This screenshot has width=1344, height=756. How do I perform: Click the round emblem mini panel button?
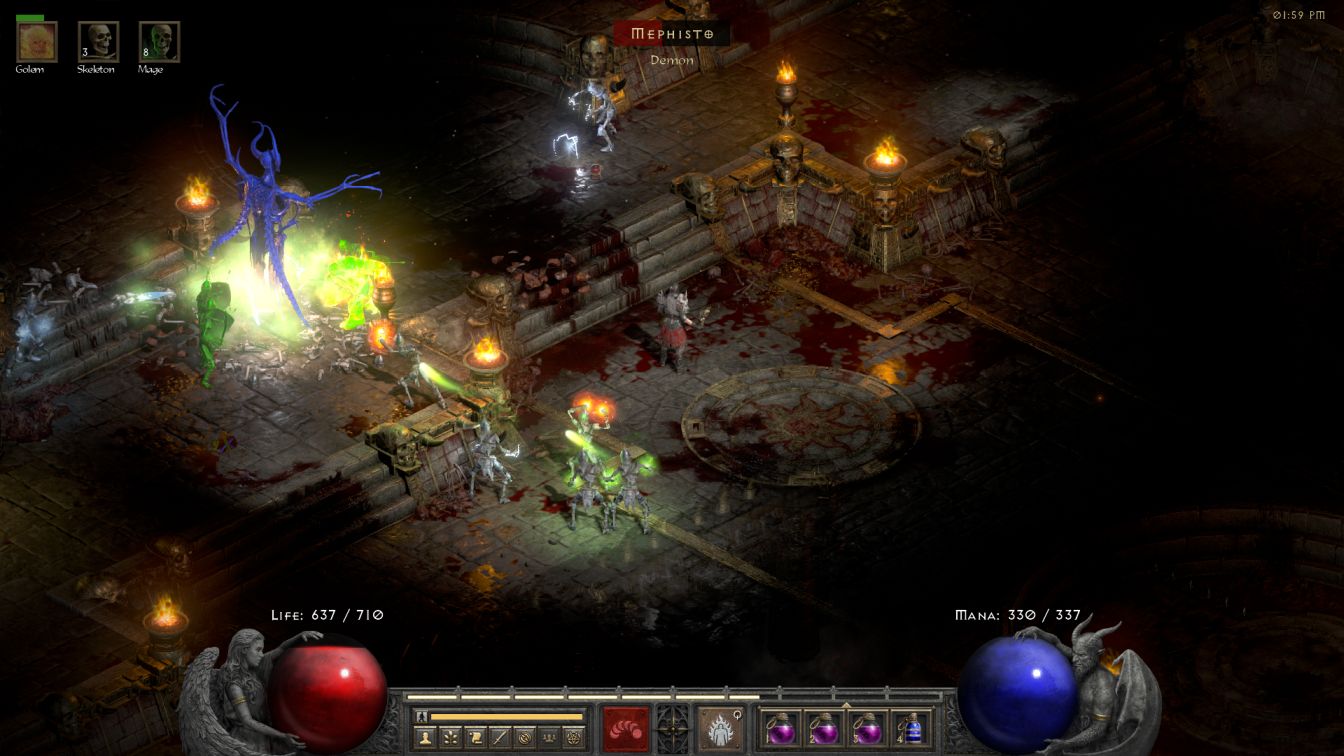pos(524,738)
